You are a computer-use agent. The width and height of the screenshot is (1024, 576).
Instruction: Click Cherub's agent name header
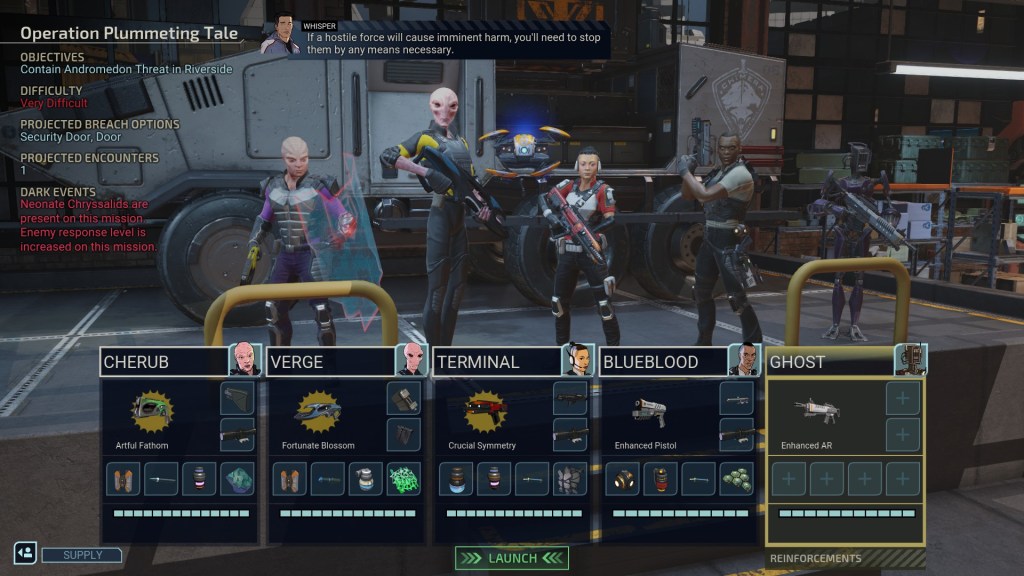click(165, 362)
